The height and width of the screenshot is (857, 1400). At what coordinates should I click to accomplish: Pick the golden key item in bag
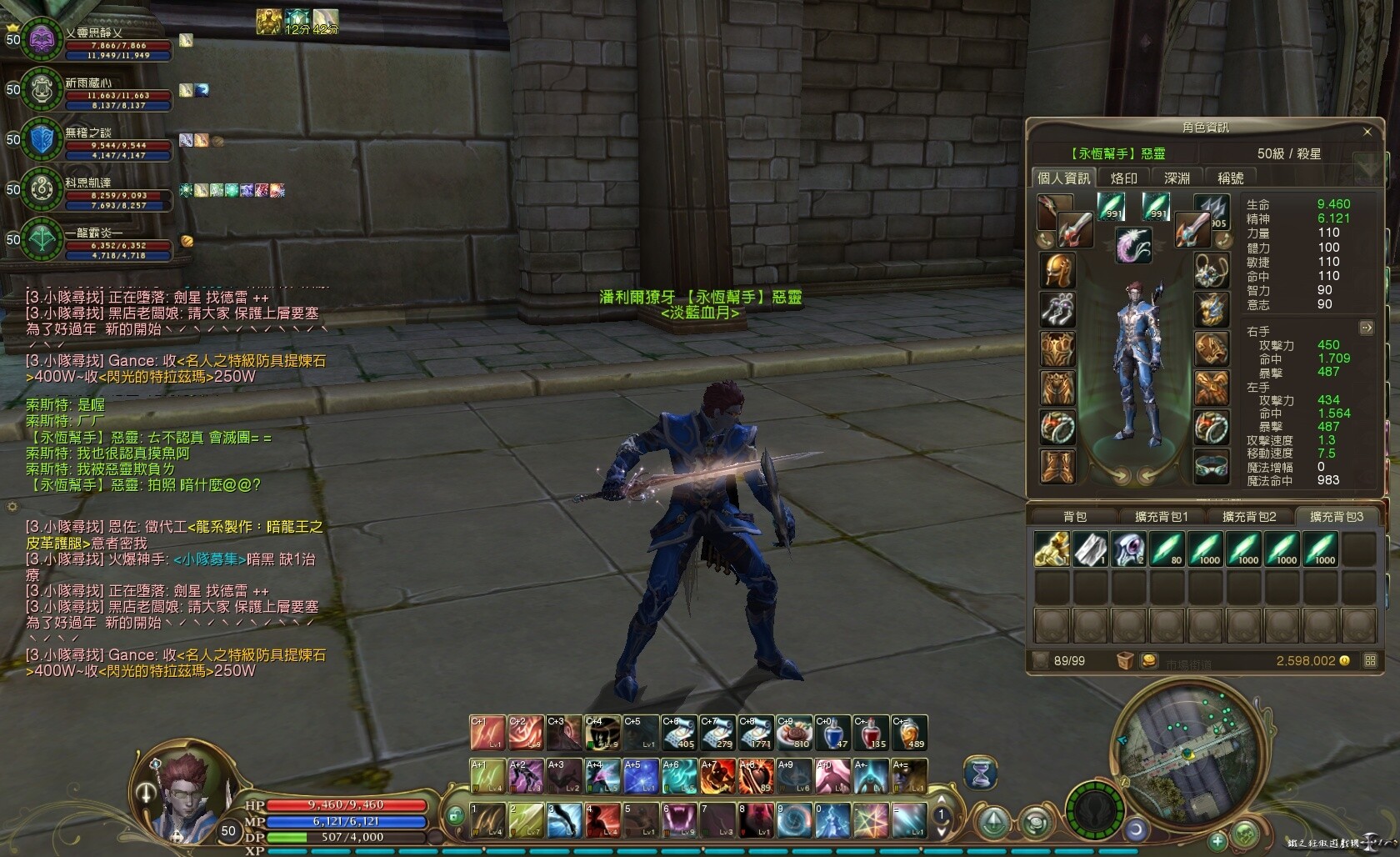[x=1052, y=549]
